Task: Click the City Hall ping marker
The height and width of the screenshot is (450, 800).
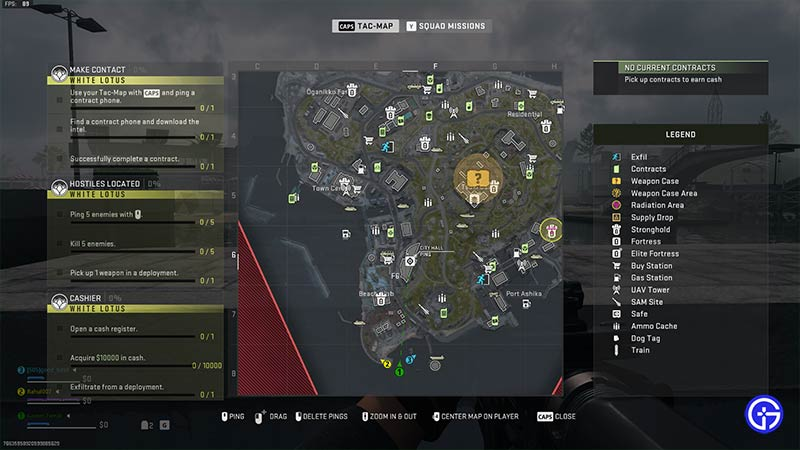Action: point(411,260)
